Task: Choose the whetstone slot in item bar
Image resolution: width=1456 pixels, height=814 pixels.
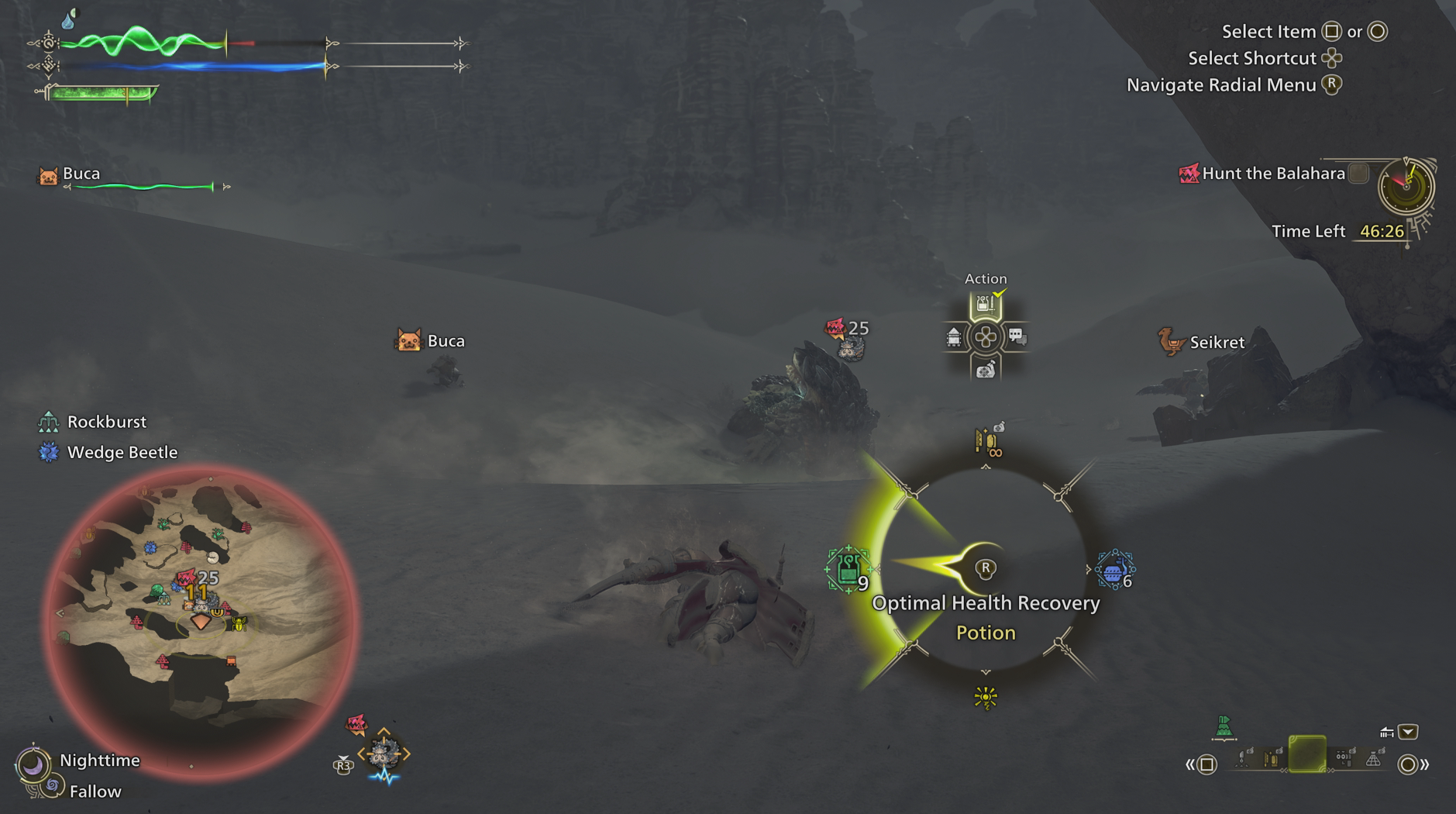Action: [1271, 757]
